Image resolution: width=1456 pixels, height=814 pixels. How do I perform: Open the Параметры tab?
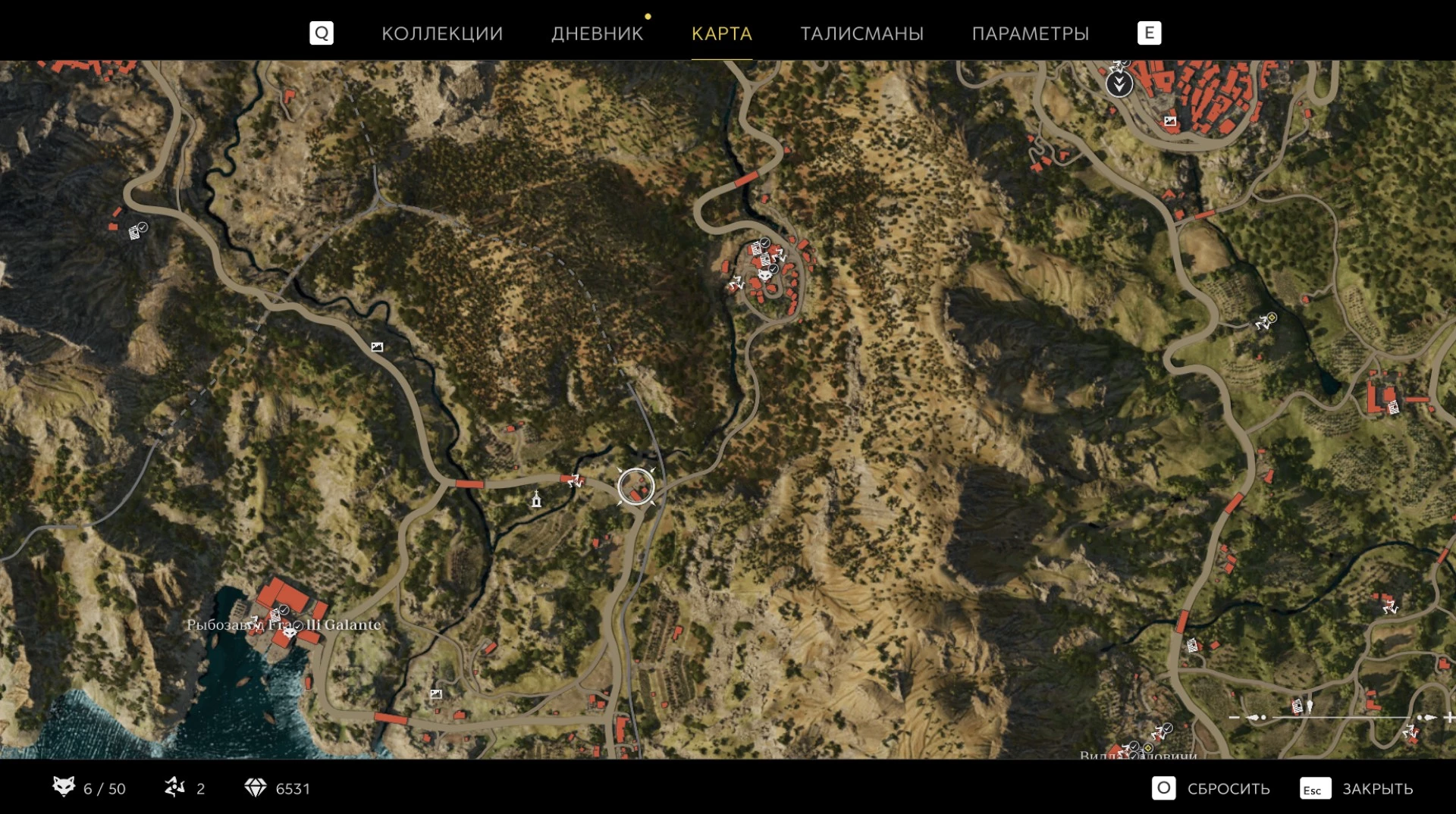[1030, 33]
